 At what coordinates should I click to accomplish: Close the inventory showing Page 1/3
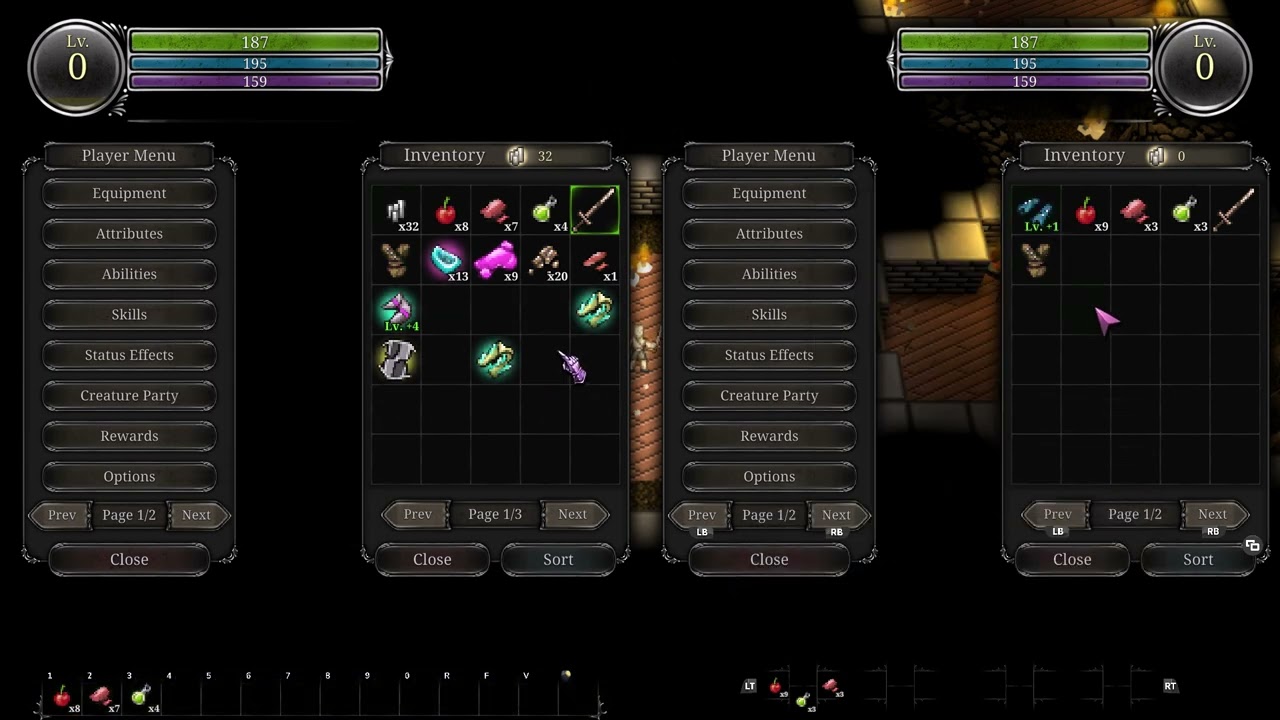432,559
